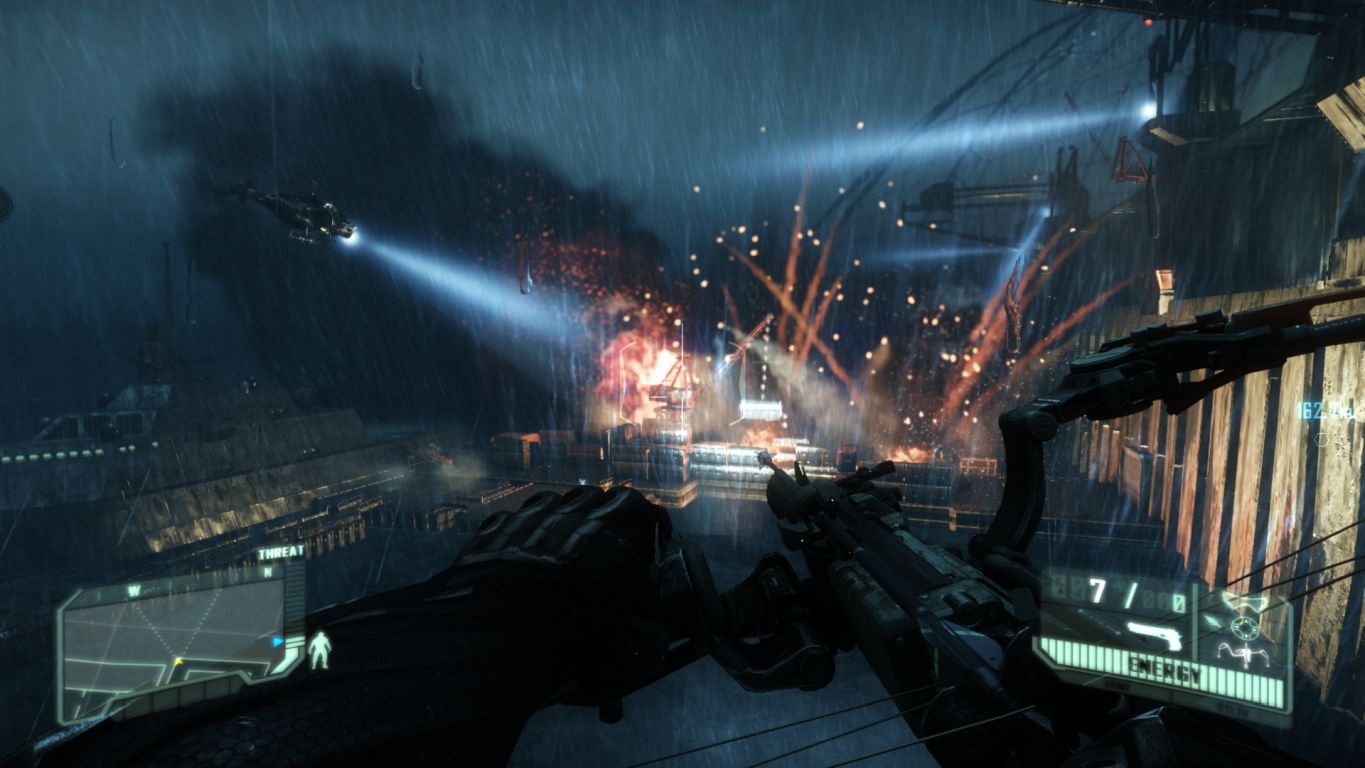Toggle the compass N heading marker
Image resolution: width=1365 pixels, height=768 pixels.
(x=267, y=572)
